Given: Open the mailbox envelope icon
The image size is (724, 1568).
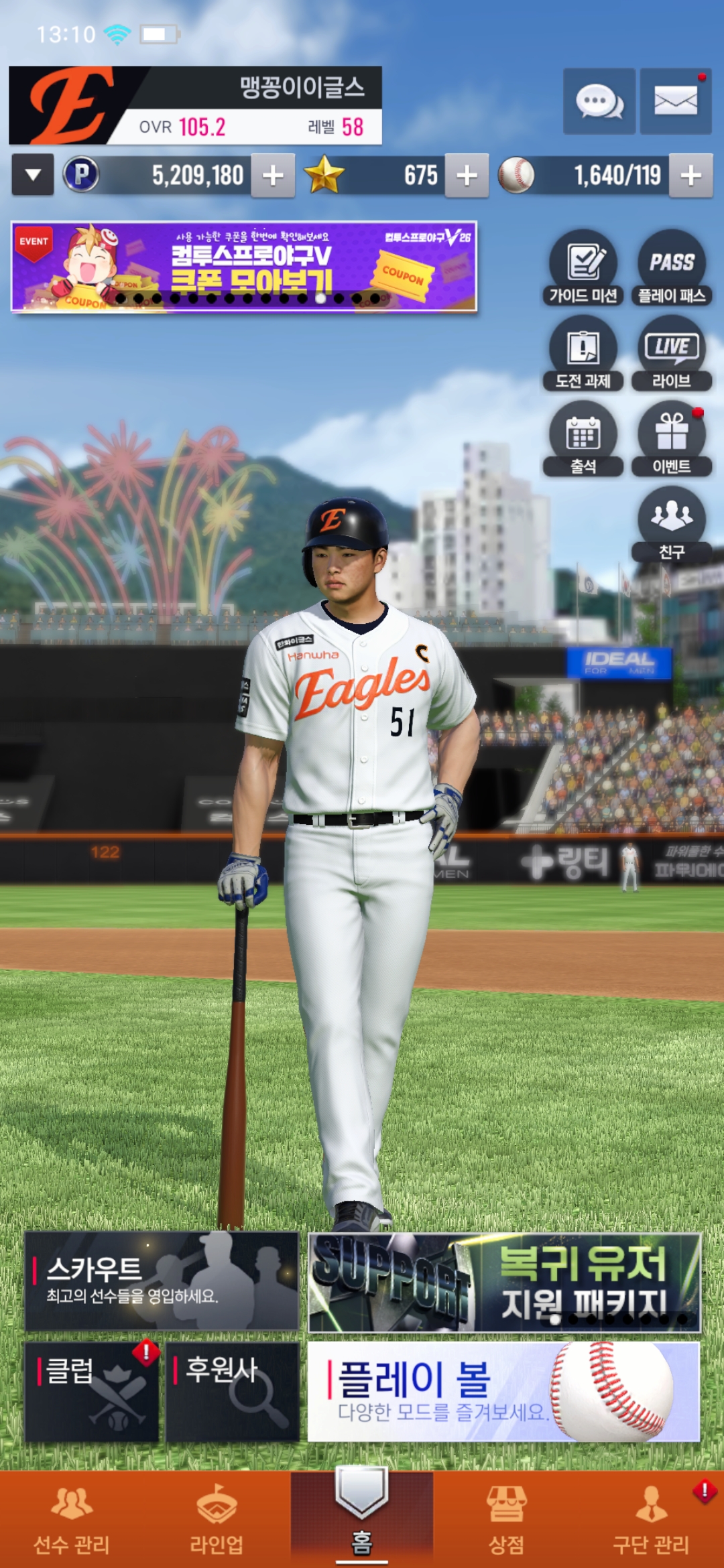Looking at the screenshot, I should tap(675, 102).
